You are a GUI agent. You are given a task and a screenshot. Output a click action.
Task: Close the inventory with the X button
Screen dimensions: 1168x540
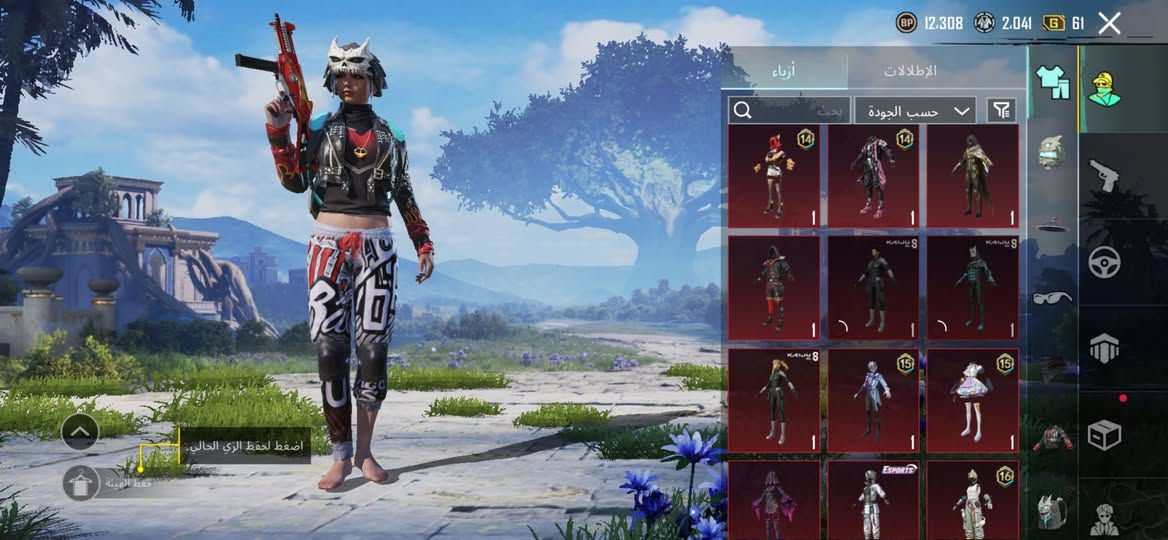[1109, 24]
